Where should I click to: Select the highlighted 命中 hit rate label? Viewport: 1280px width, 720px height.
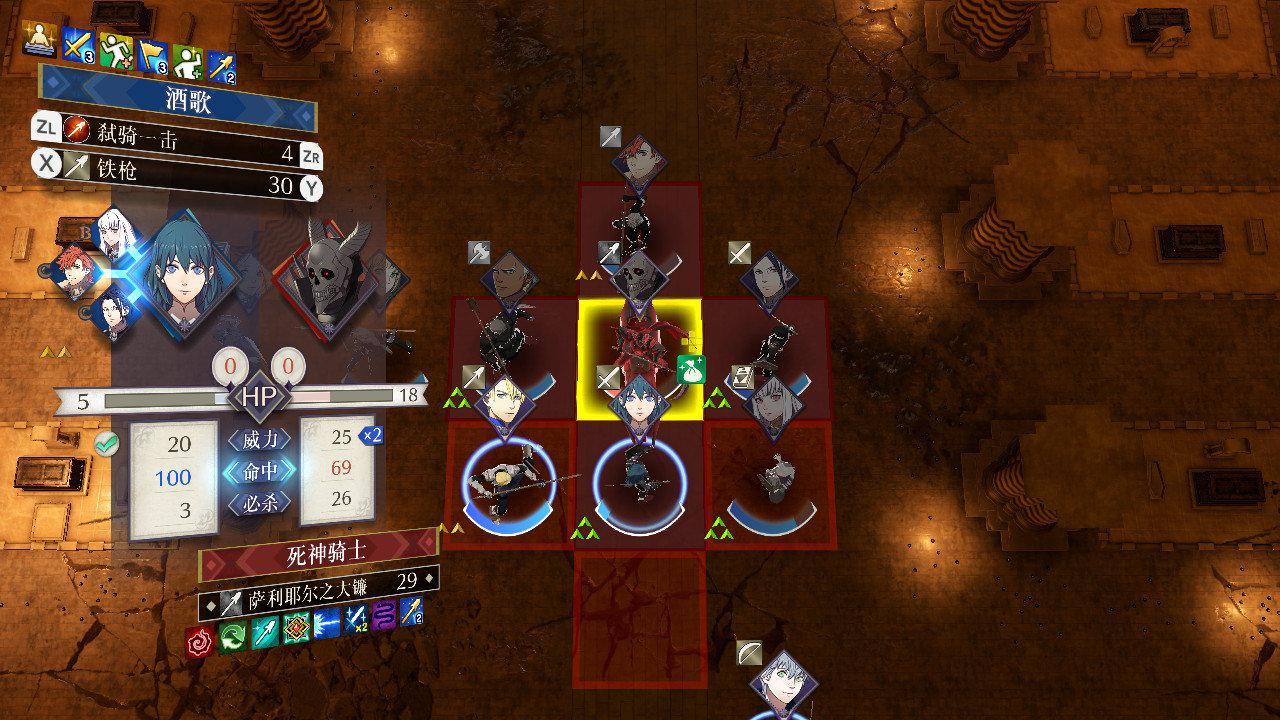coord(259,471)
